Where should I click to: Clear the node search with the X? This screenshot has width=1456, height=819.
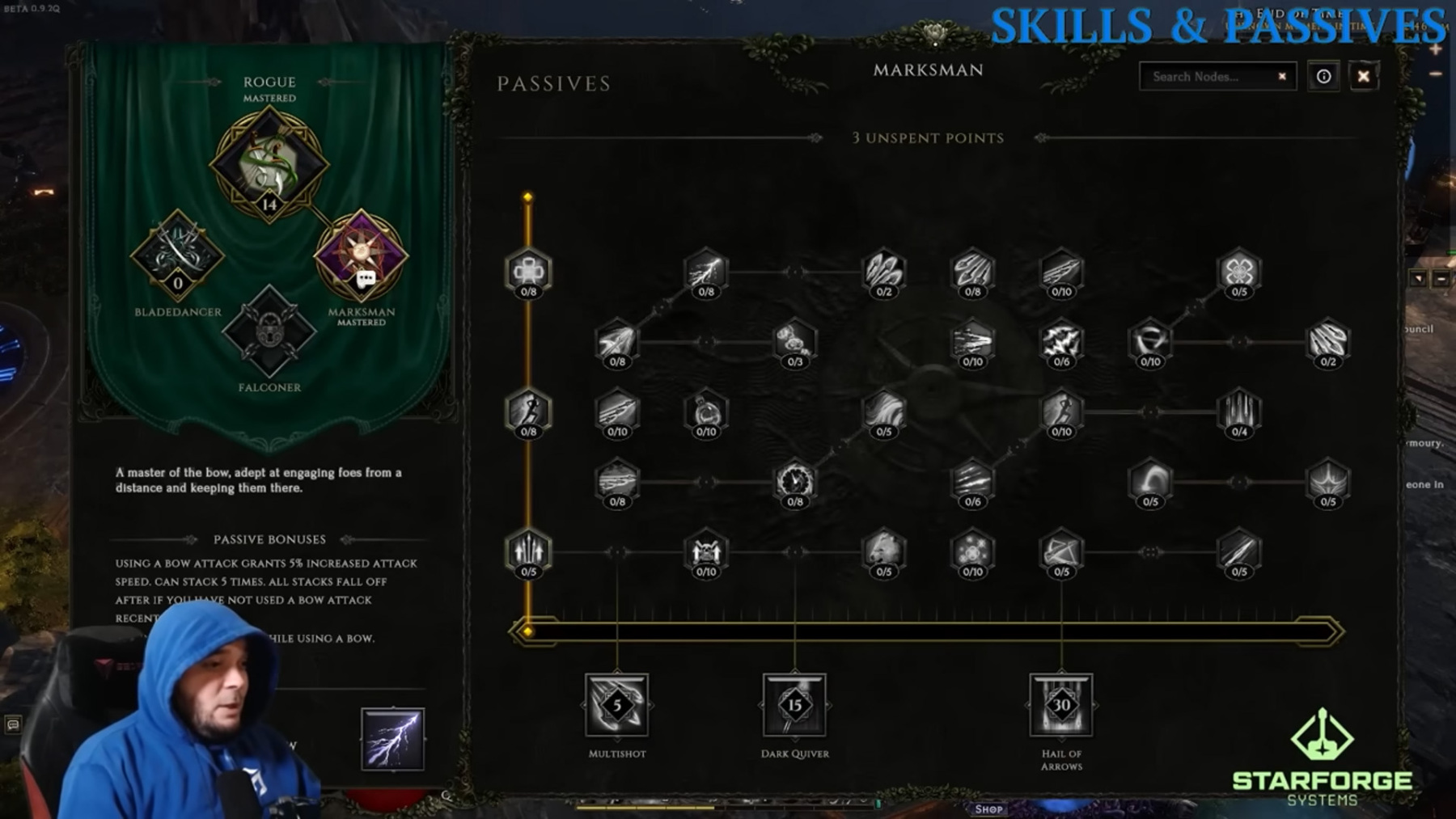tap(1282, 77)
